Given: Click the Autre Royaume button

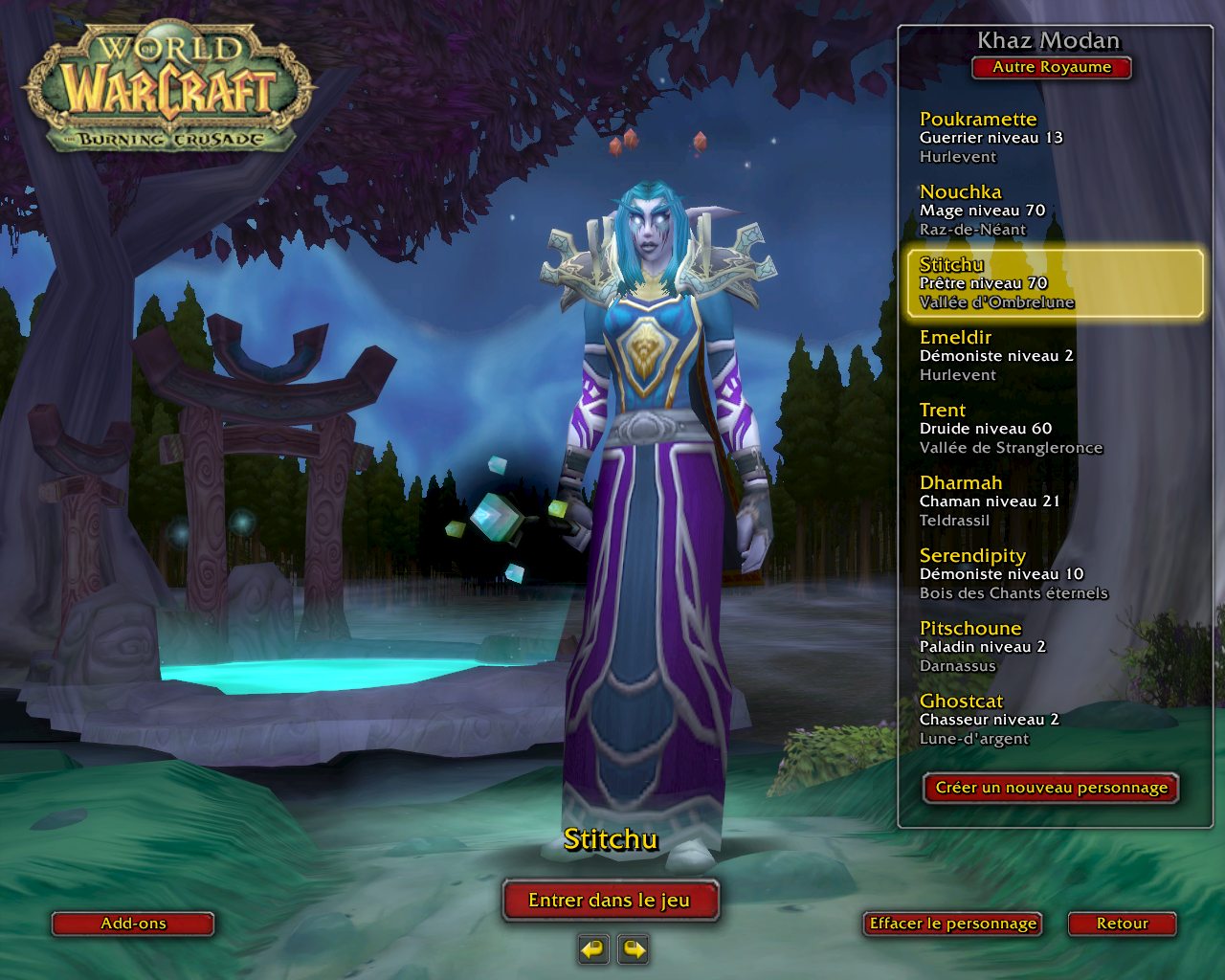Looking at the screenshot, I should point(1052,67).
